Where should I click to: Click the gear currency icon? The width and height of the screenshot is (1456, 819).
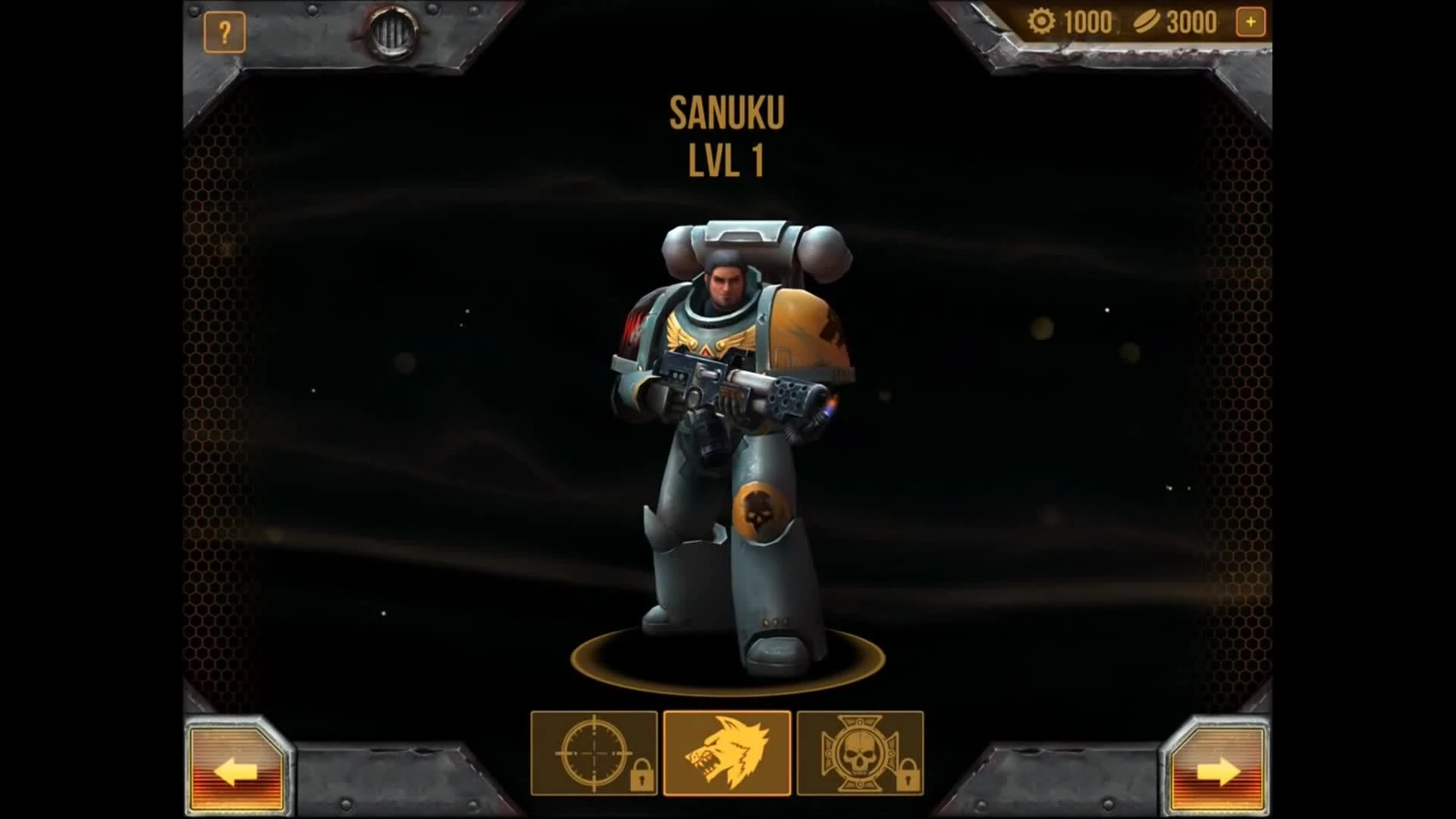point(1042,21)
